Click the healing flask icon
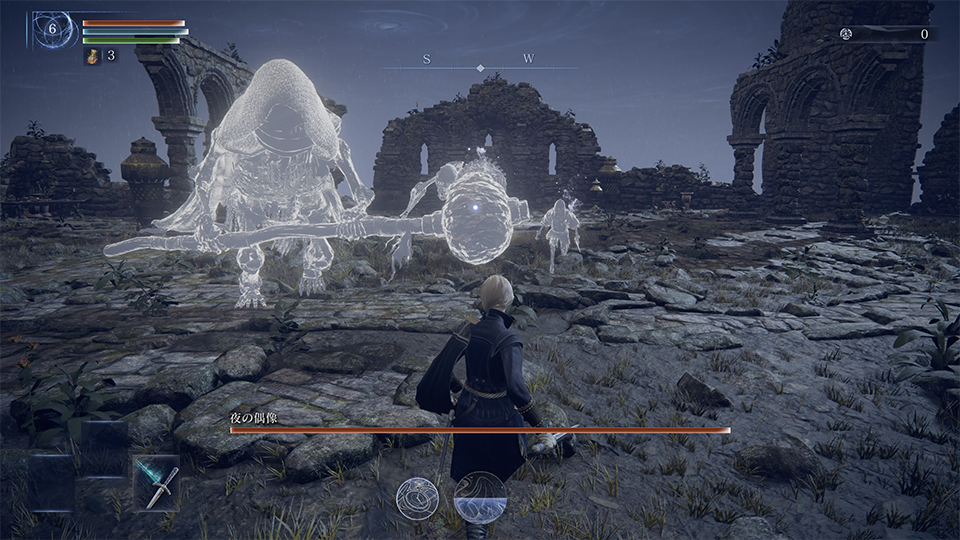The height and width of the screenshot is (540, 960). click(x=91, y=55)
